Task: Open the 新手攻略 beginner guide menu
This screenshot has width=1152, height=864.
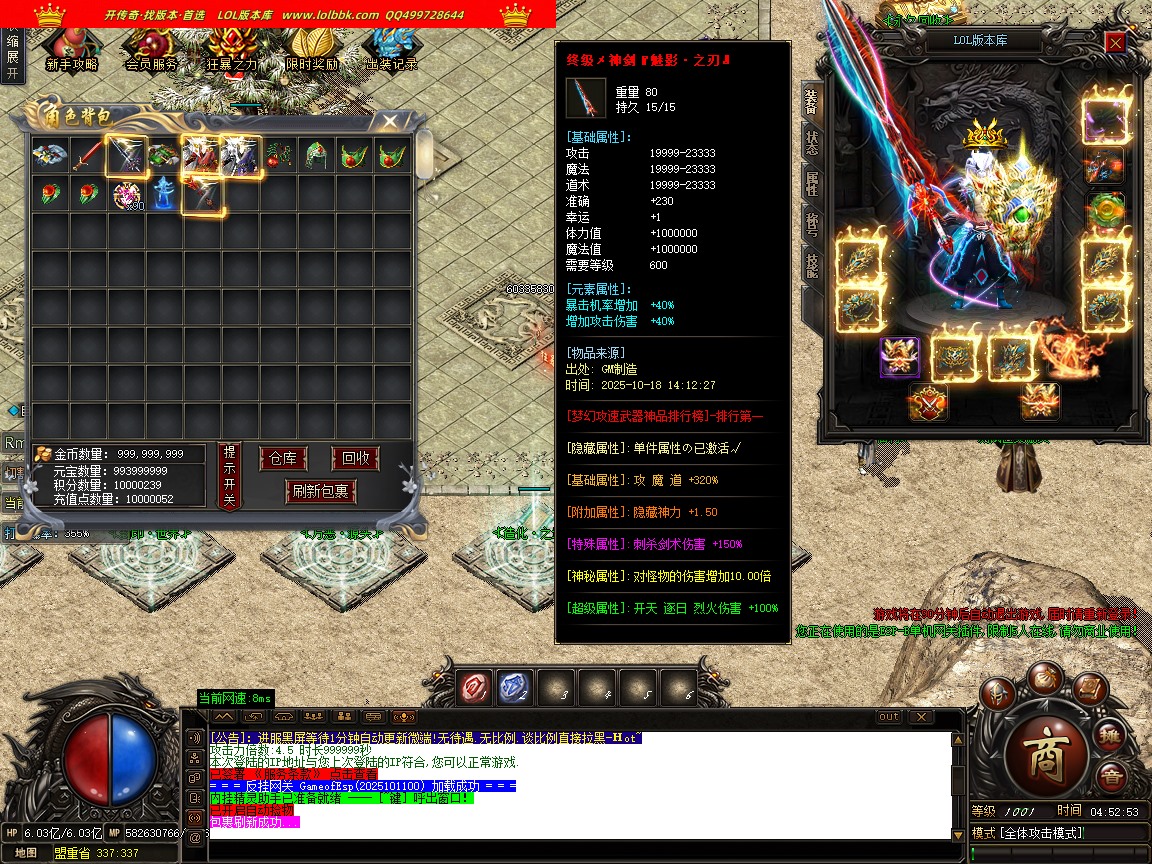Action: pyautogui.click(x=71, y=48)
